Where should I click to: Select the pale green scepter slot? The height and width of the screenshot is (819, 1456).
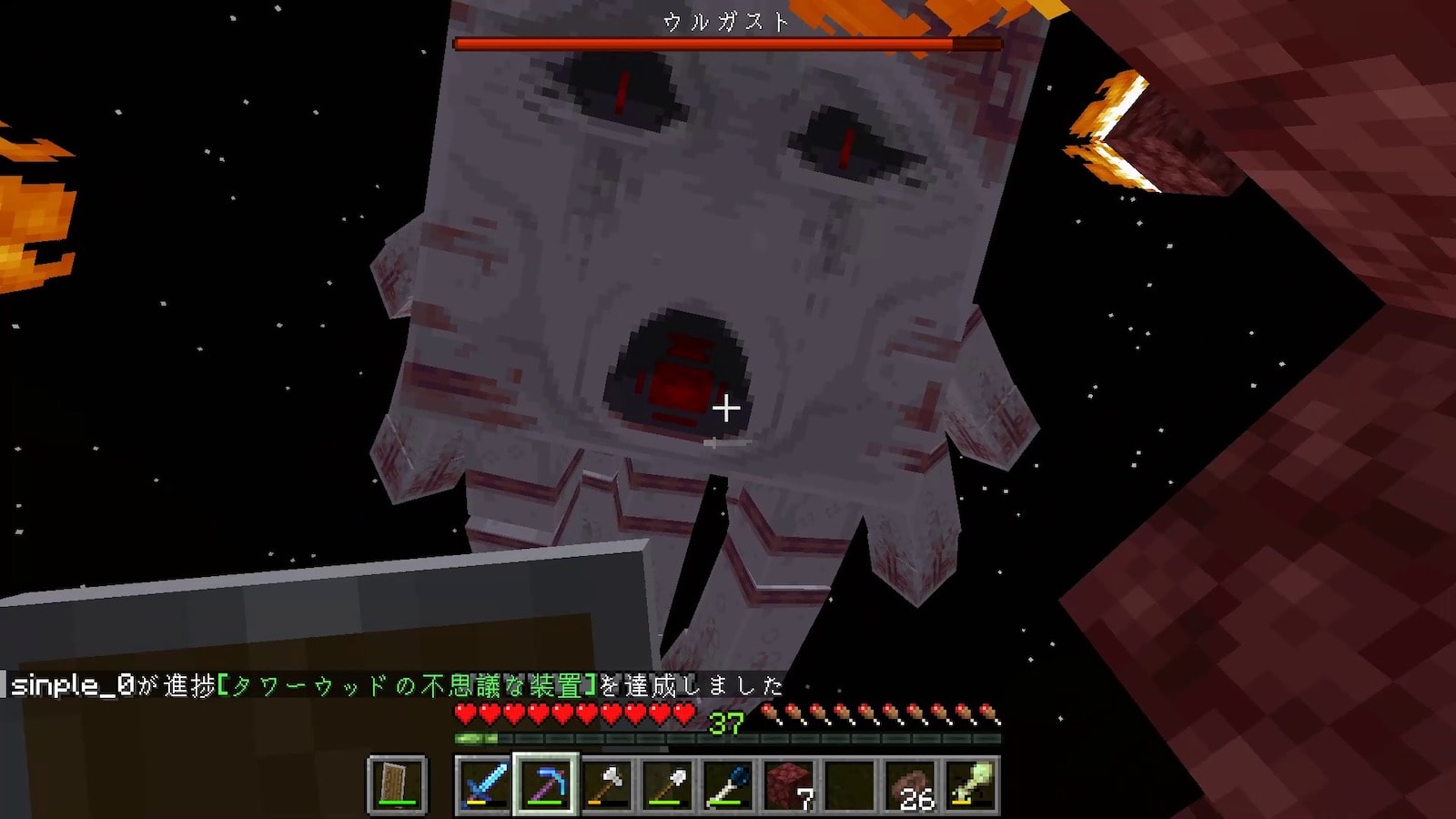(971, 784)
